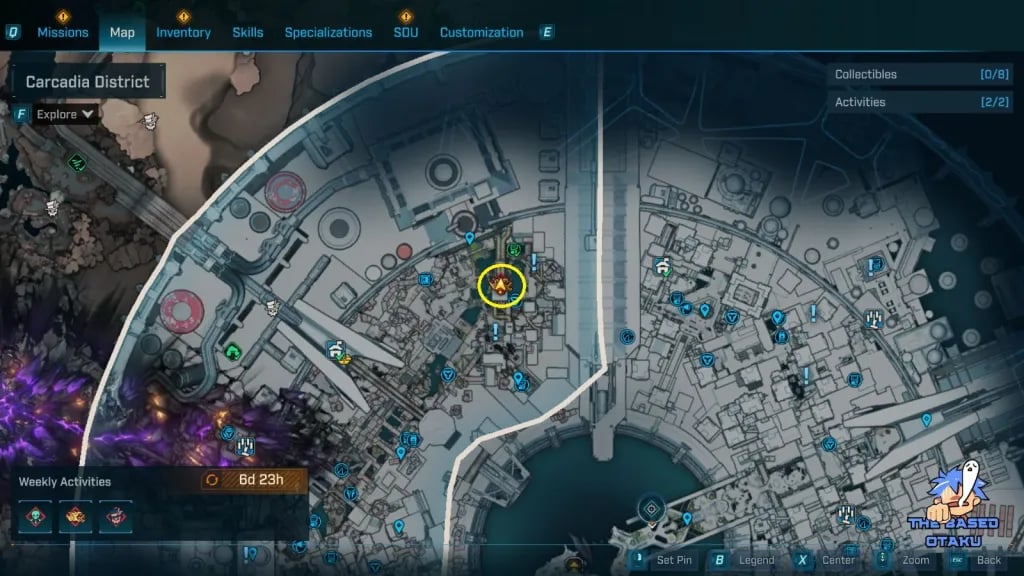
Task: Switch to the Inventory tab
Action: click(x=183, y=32)
